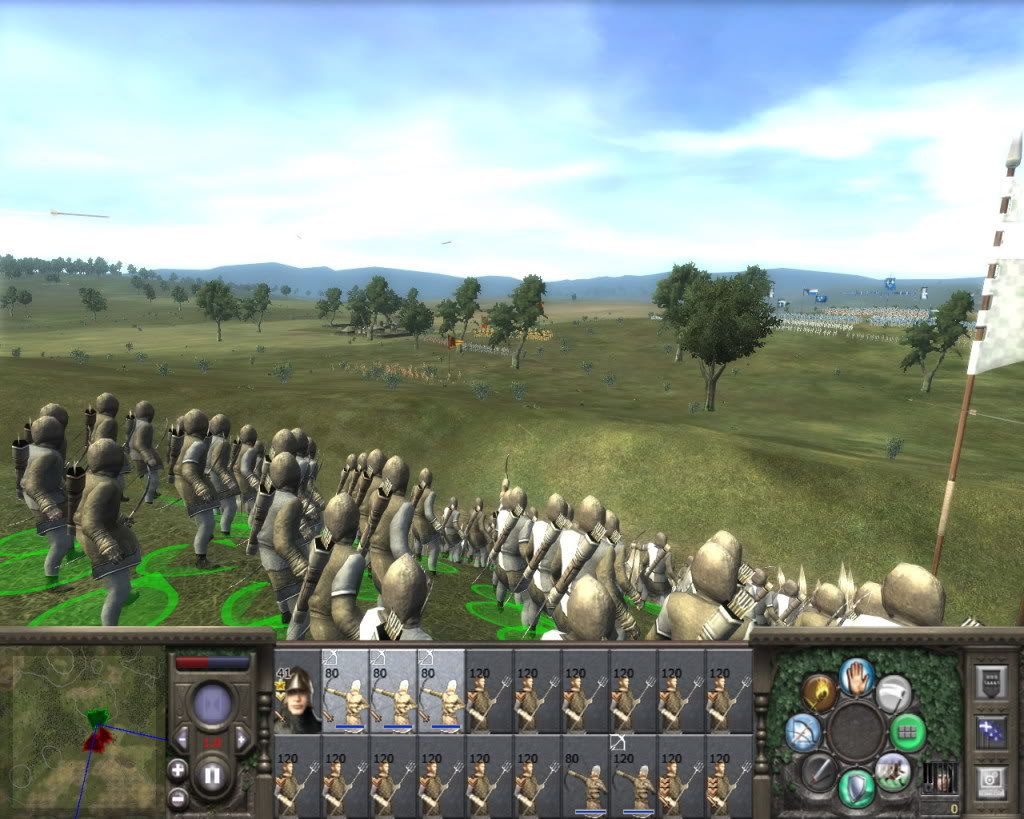Click the camera button at the panel's corner

point(992,779)
